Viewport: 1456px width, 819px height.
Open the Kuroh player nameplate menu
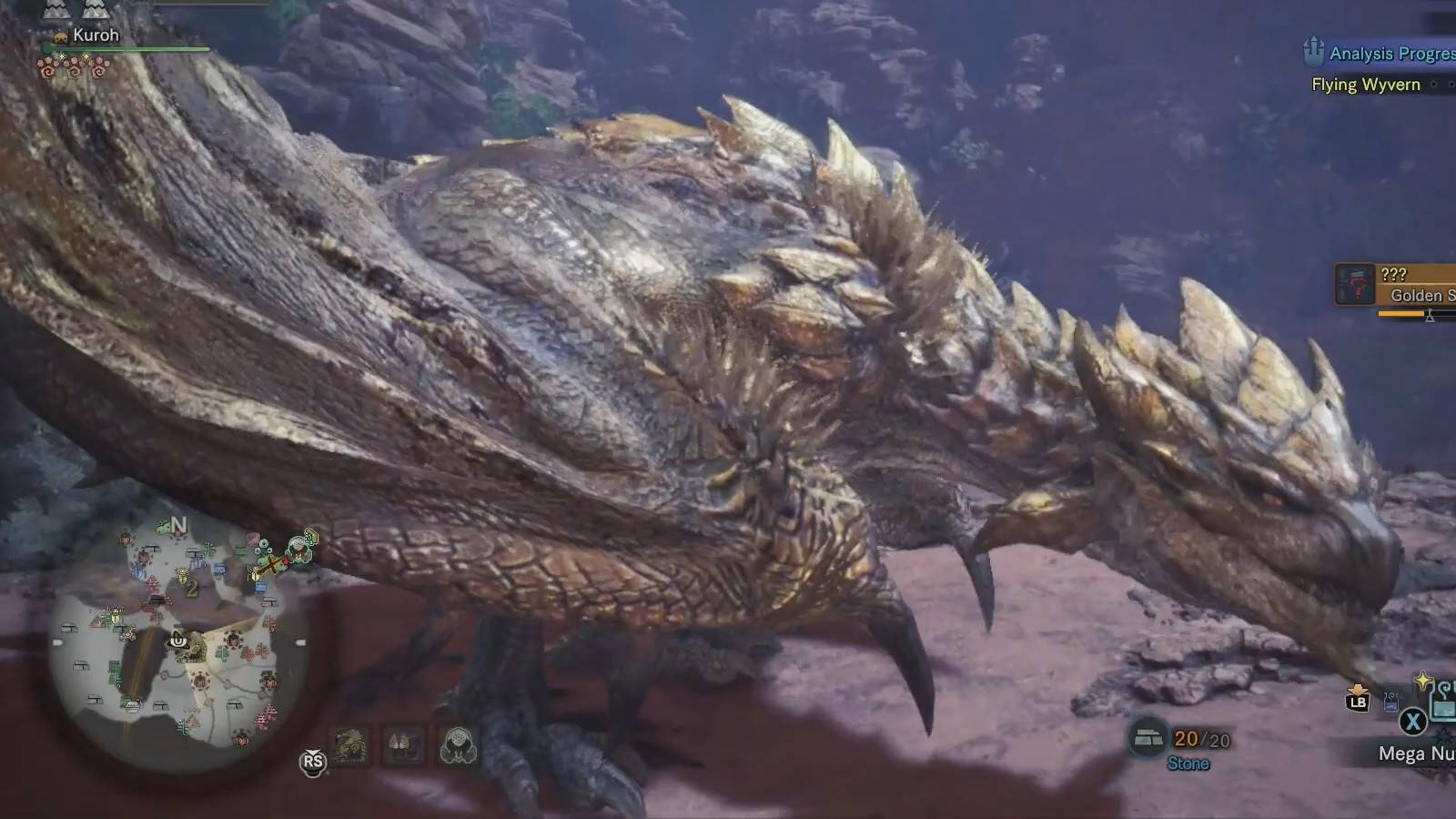point(97,35)
